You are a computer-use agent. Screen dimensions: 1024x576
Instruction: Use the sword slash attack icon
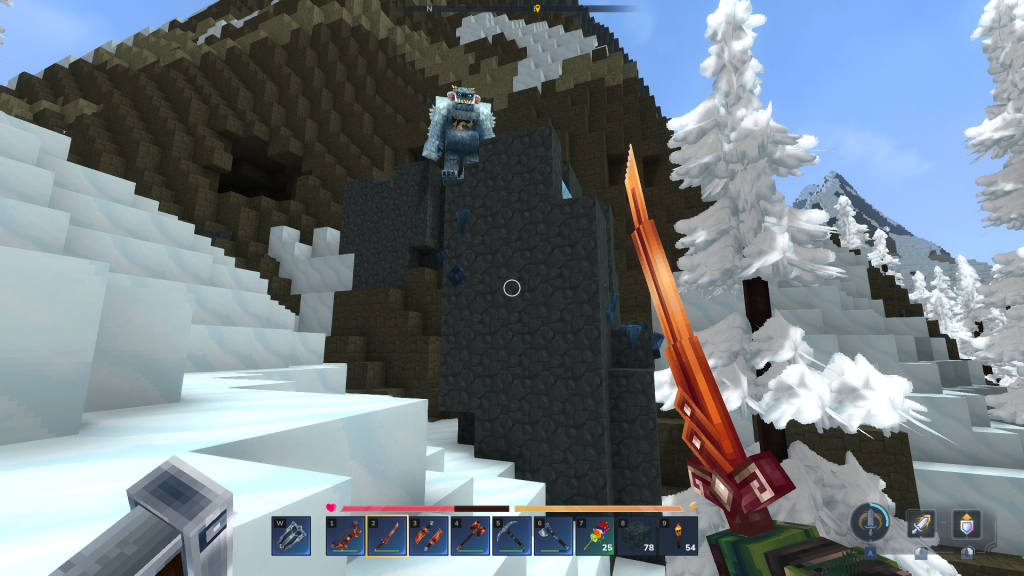tap(921, 524)
